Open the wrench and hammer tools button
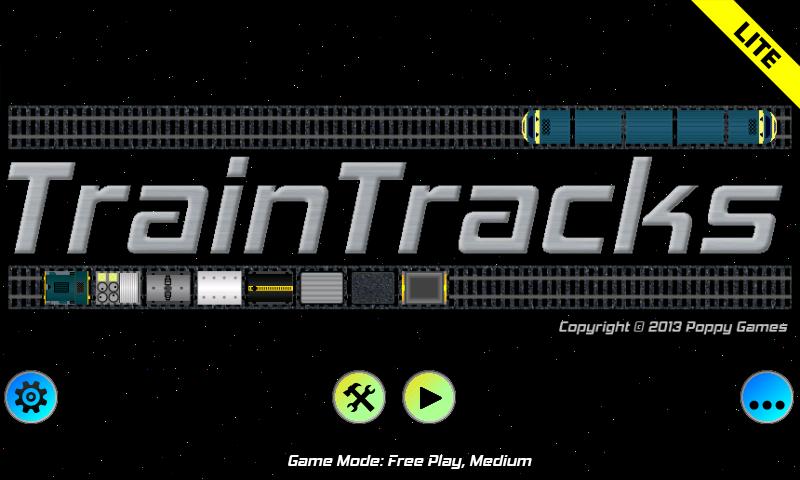The height and width of the screenshot is (480, 800). (358, 397)
